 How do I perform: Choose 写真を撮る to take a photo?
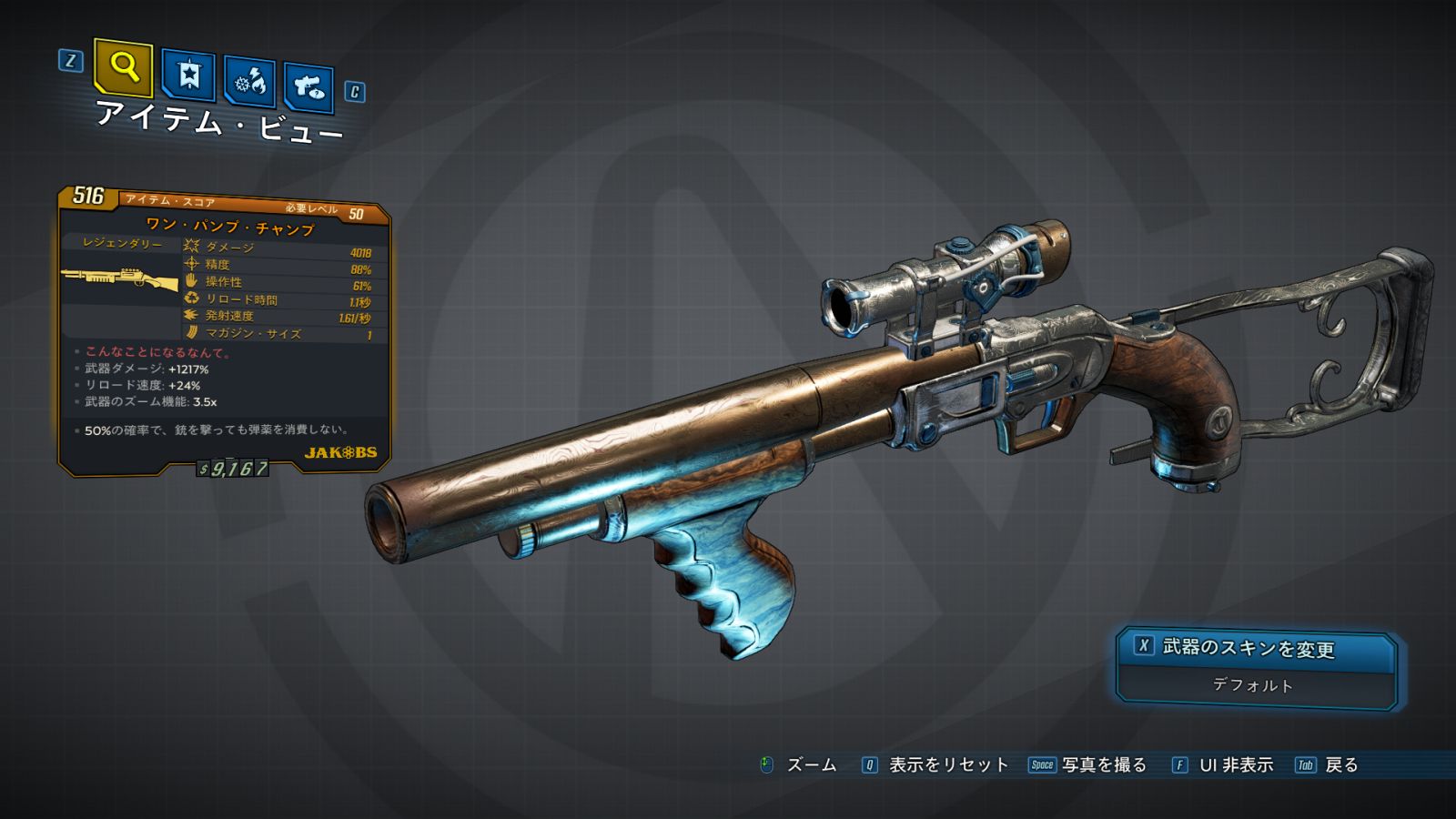(1103, 765)
